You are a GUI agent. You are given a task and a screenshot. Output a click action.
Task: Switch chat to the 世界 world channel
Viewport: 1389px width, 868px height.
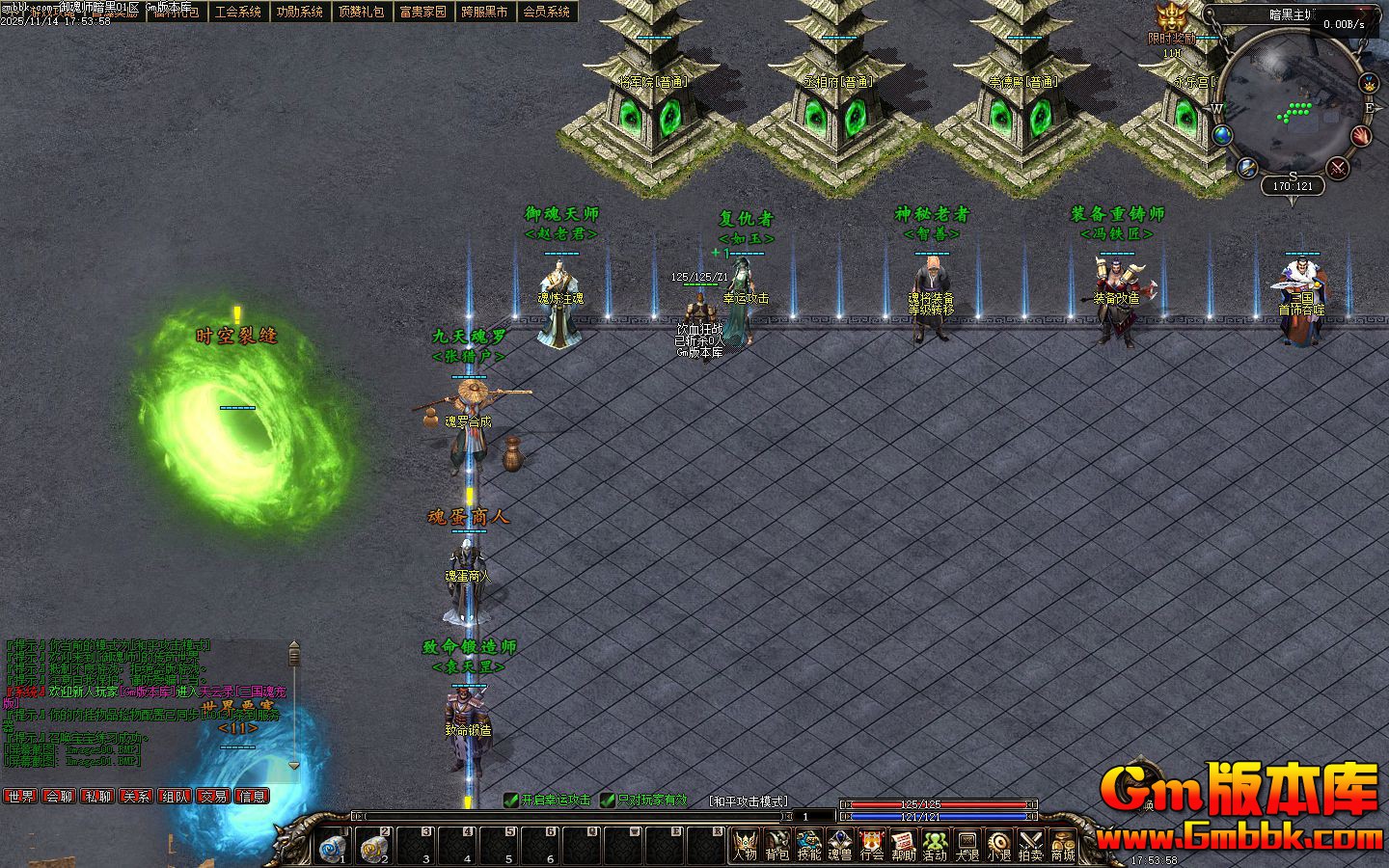click(x=20, y=797)
